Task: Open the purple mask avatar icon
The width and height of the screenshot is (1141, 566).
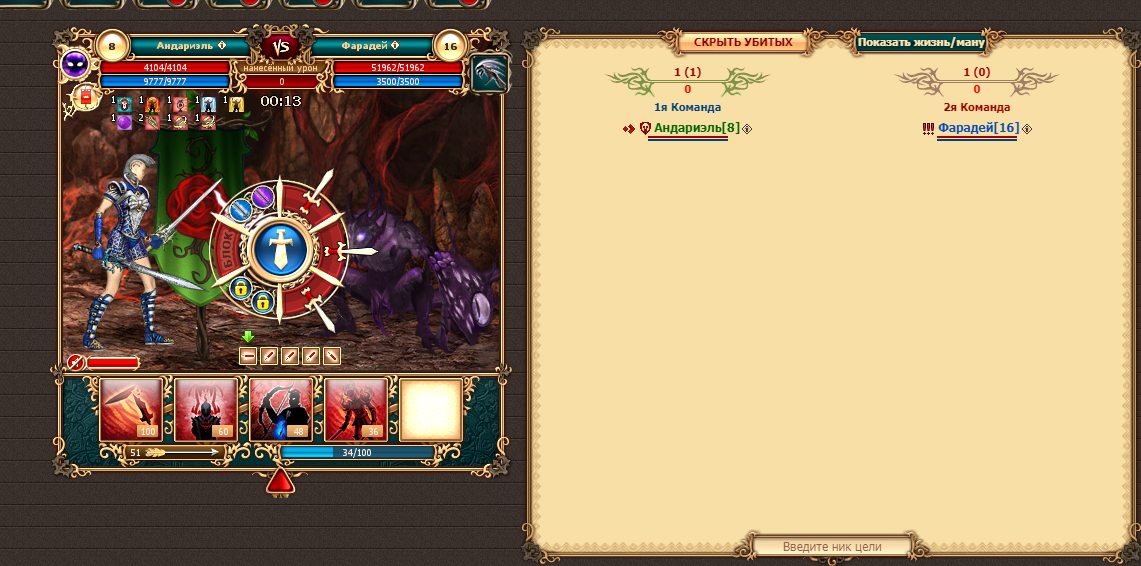Action: coord(75,65)
